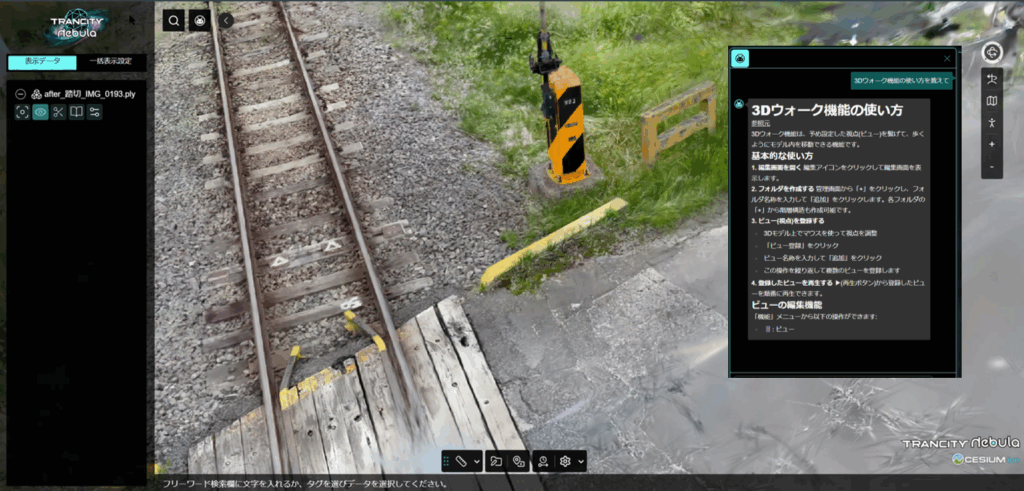Follow the 参照元 reference link
The image size is (1024, 491).
point(761,123)
